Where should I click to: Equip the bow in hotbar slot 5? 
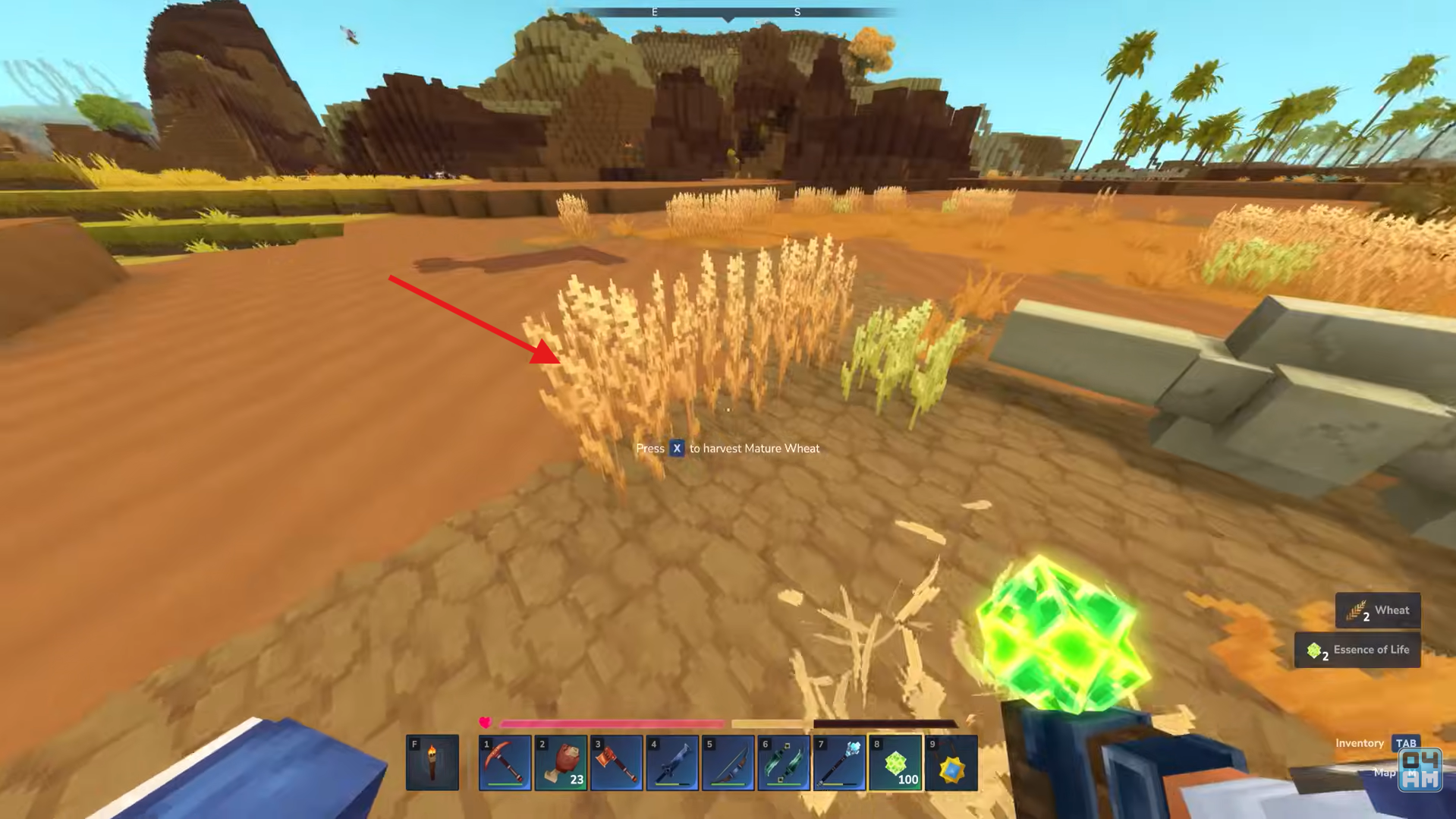pyautogui.click(x=728, y=762)
